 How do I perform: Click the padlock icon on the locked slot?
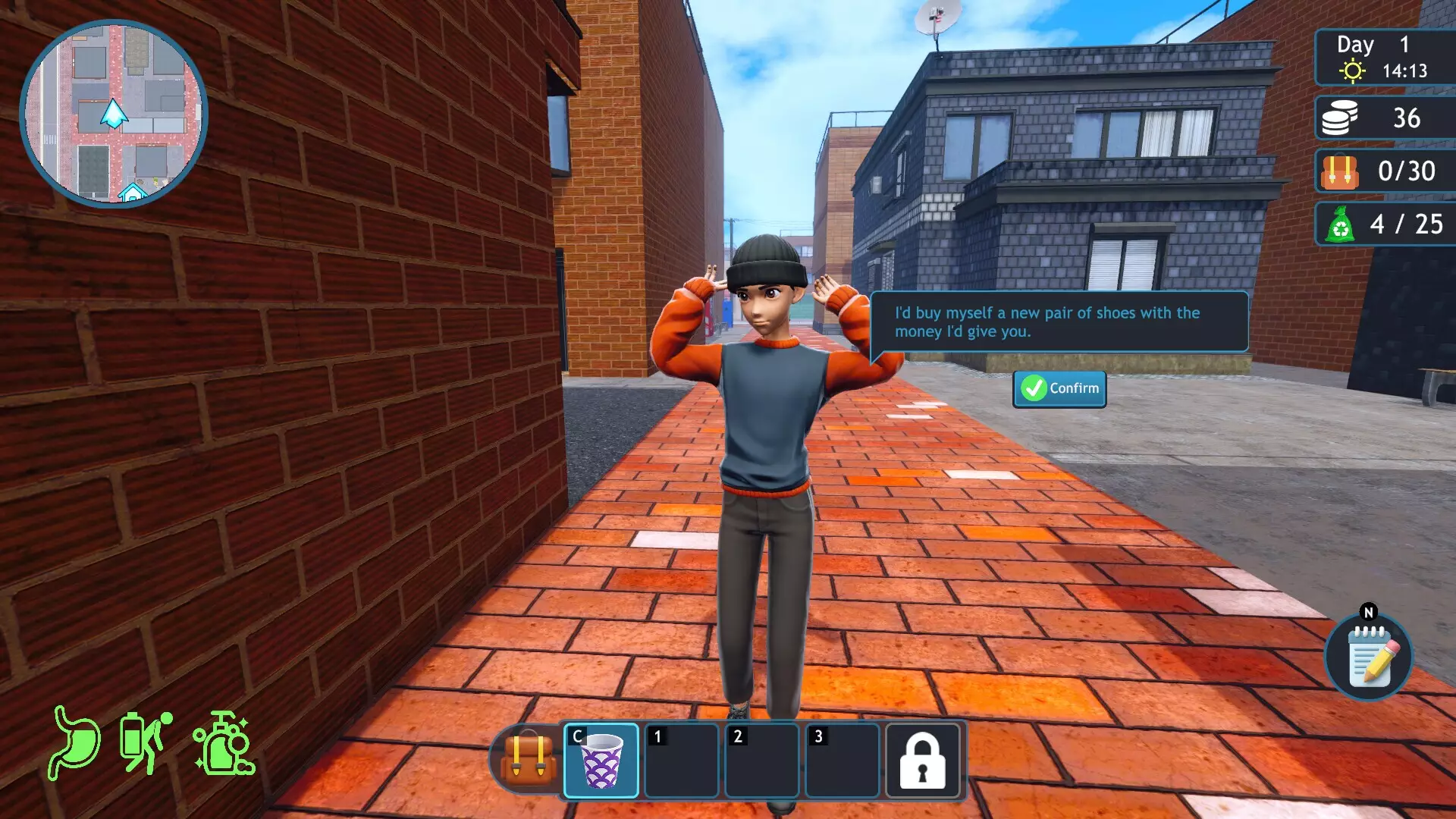[921, 761]
